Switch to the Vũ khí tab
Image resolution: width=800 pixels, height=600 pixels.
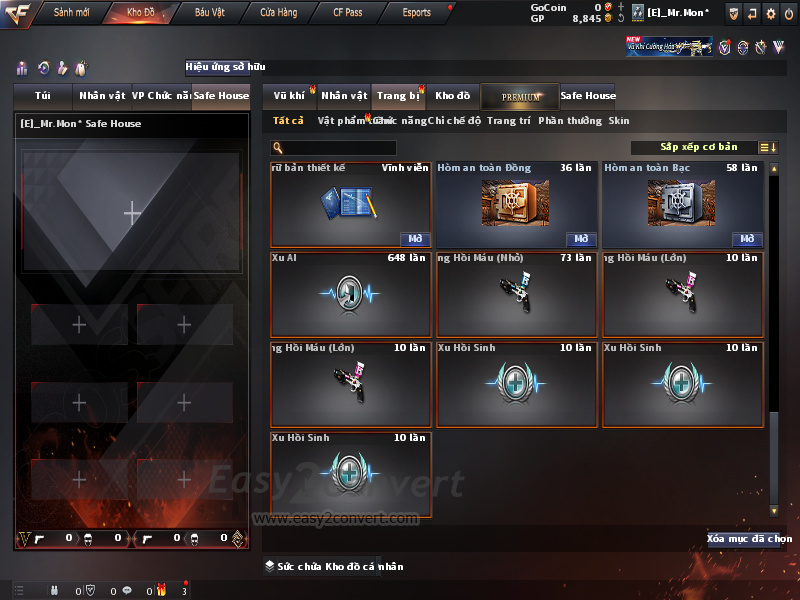click(289, 96)
